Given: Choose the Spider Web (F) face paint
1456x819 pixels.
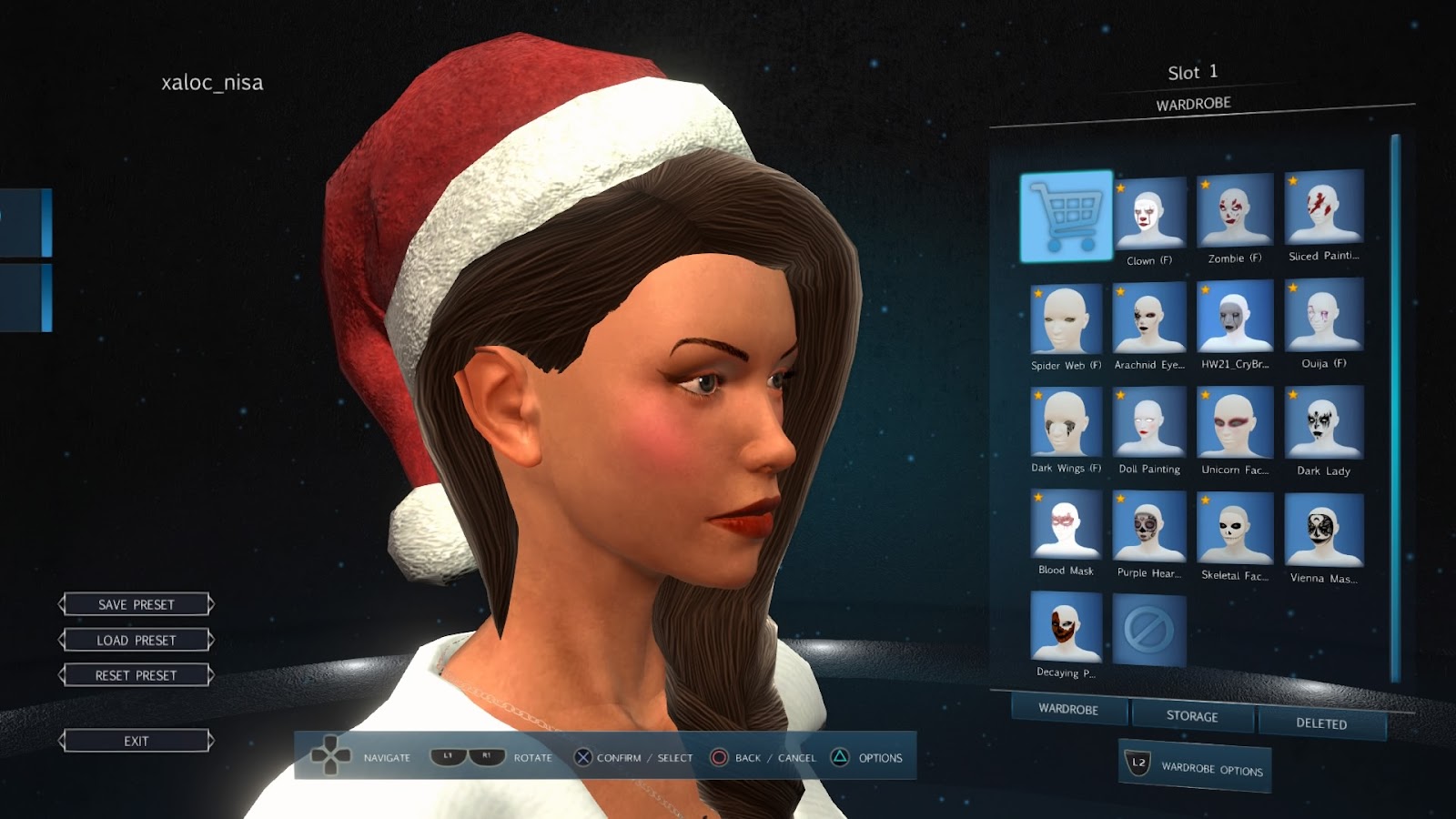Looking at the screenshot, I should pos(1066,319).
